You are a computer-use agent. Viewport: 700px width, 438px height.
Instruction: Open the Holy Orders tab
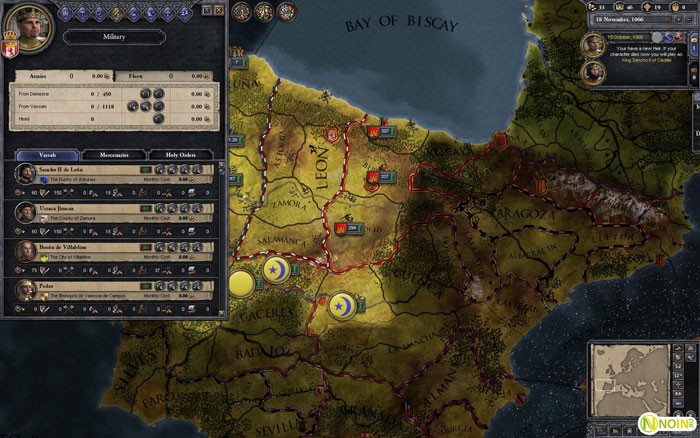click(x=181, y=155)
